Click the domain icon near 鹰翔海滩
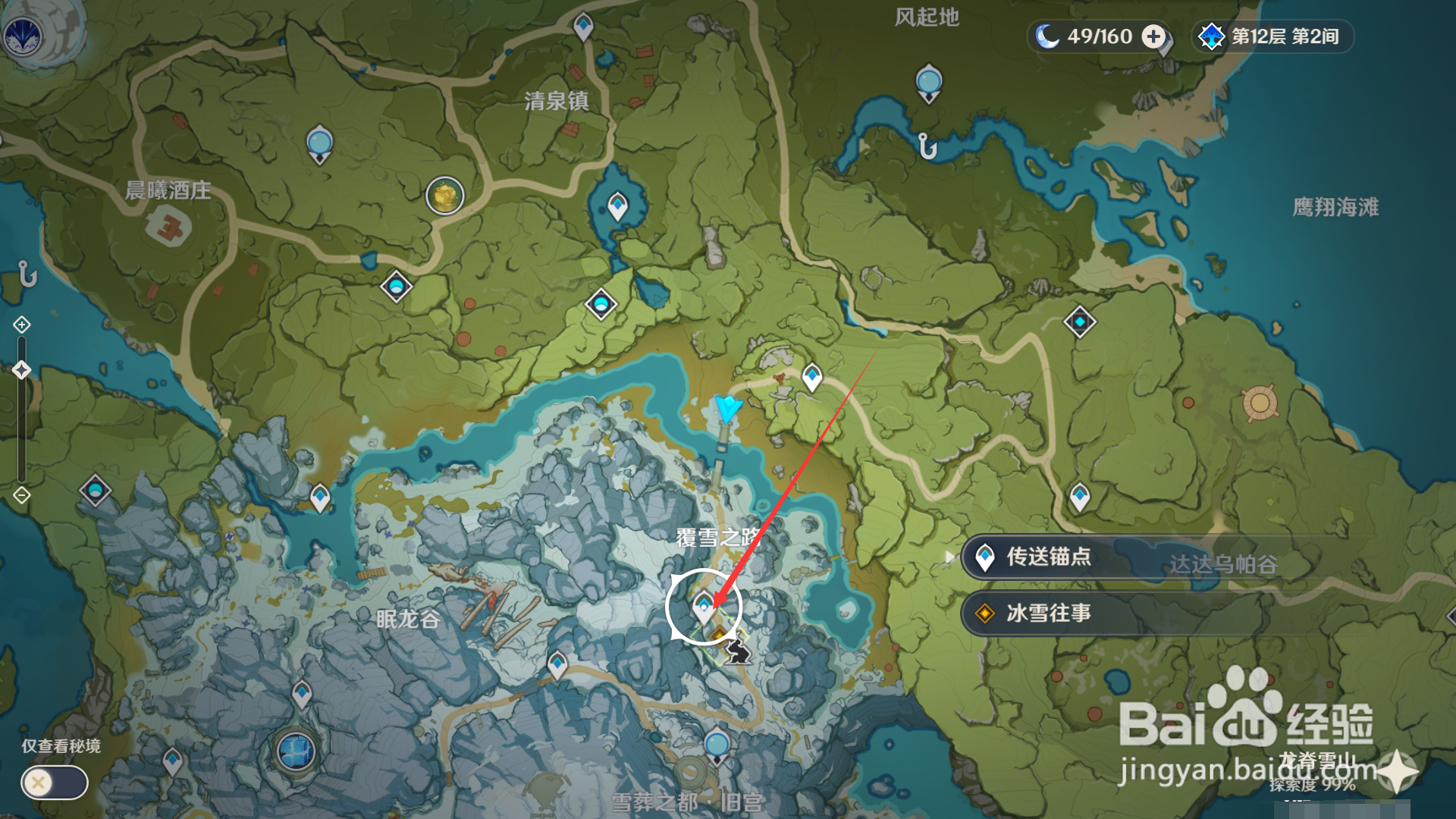This screenshot has width=1456, height=819. pos(1080,322)
